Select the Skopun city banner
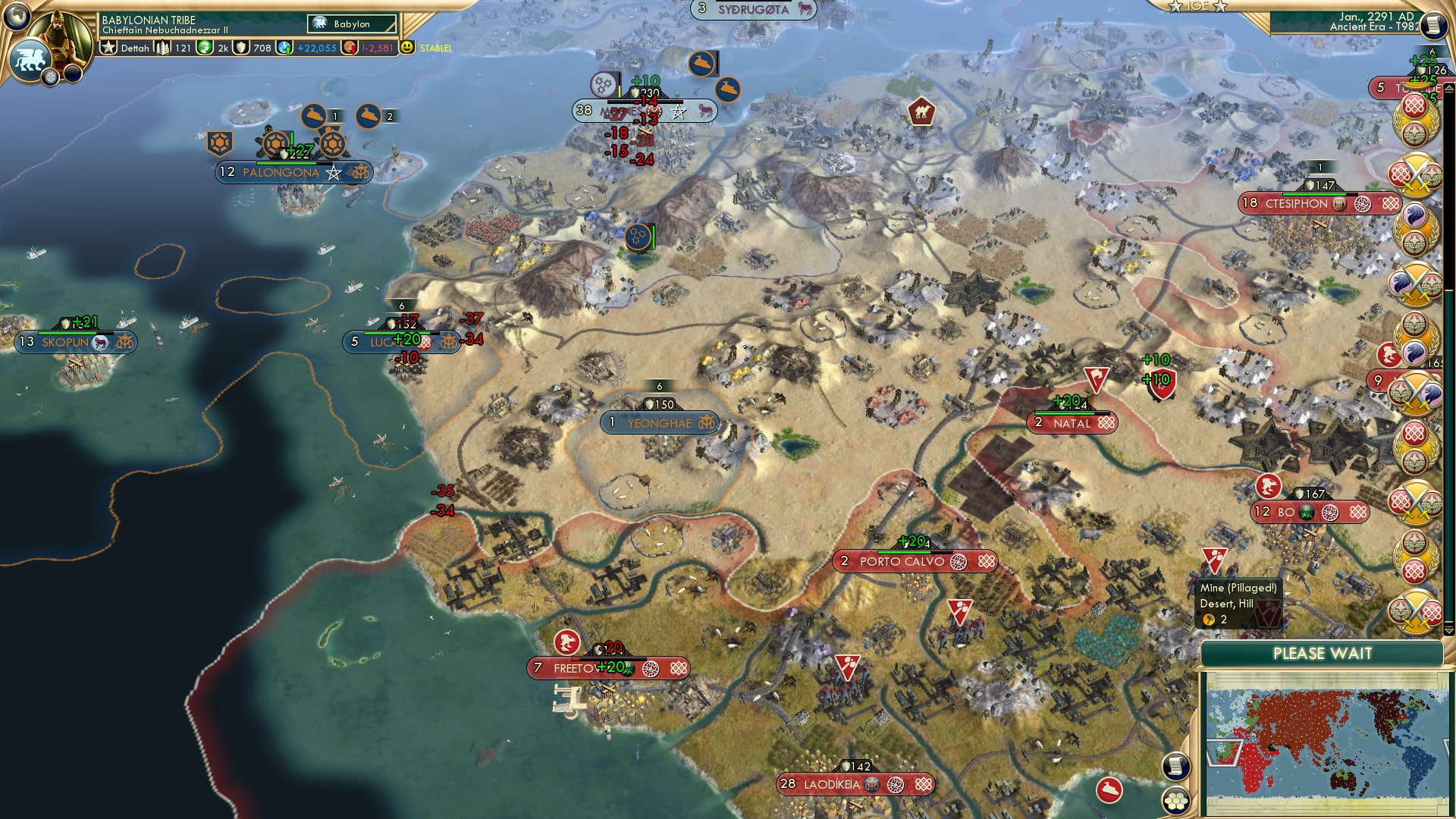 pos(65,343)
